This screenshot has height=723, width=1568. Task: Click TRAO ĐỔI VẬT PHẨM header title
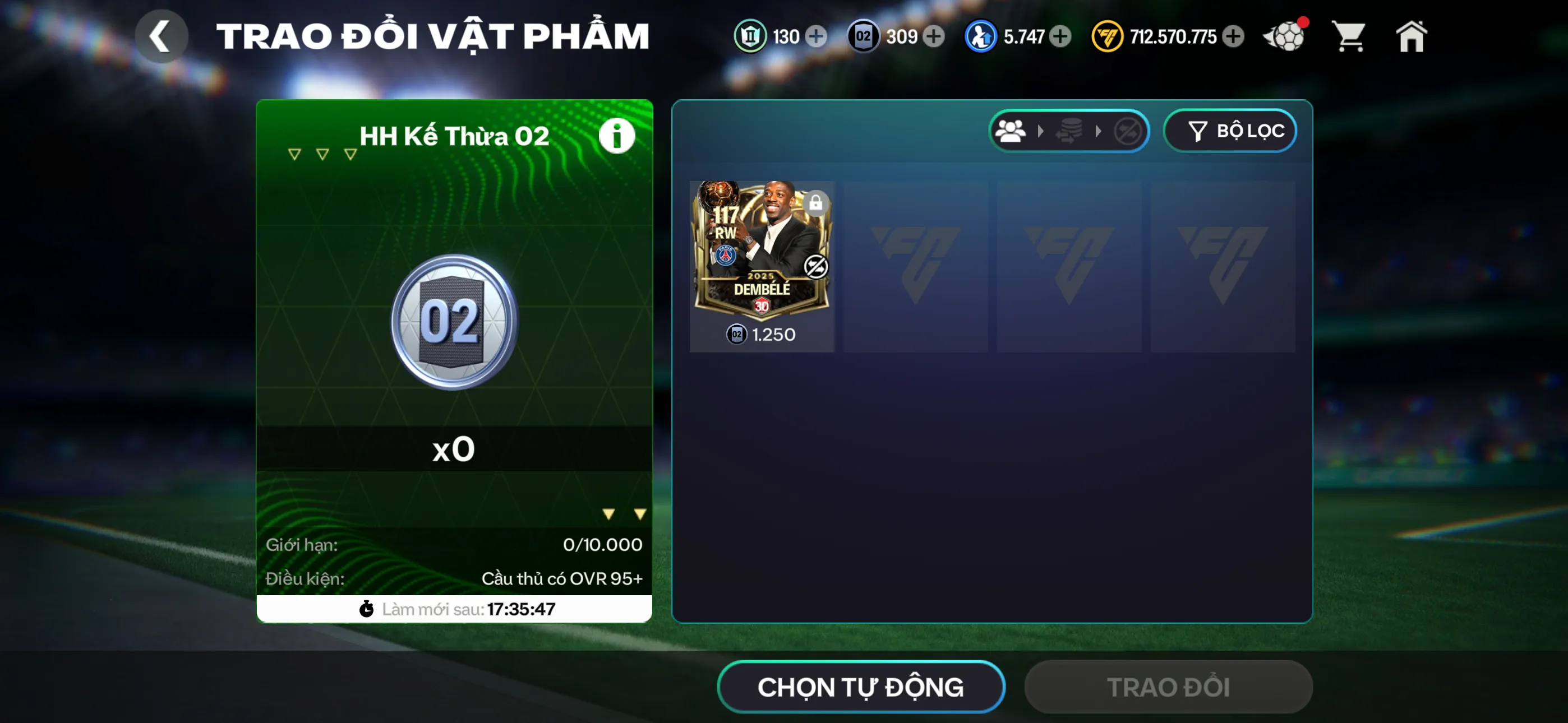[x=433, y=35]
